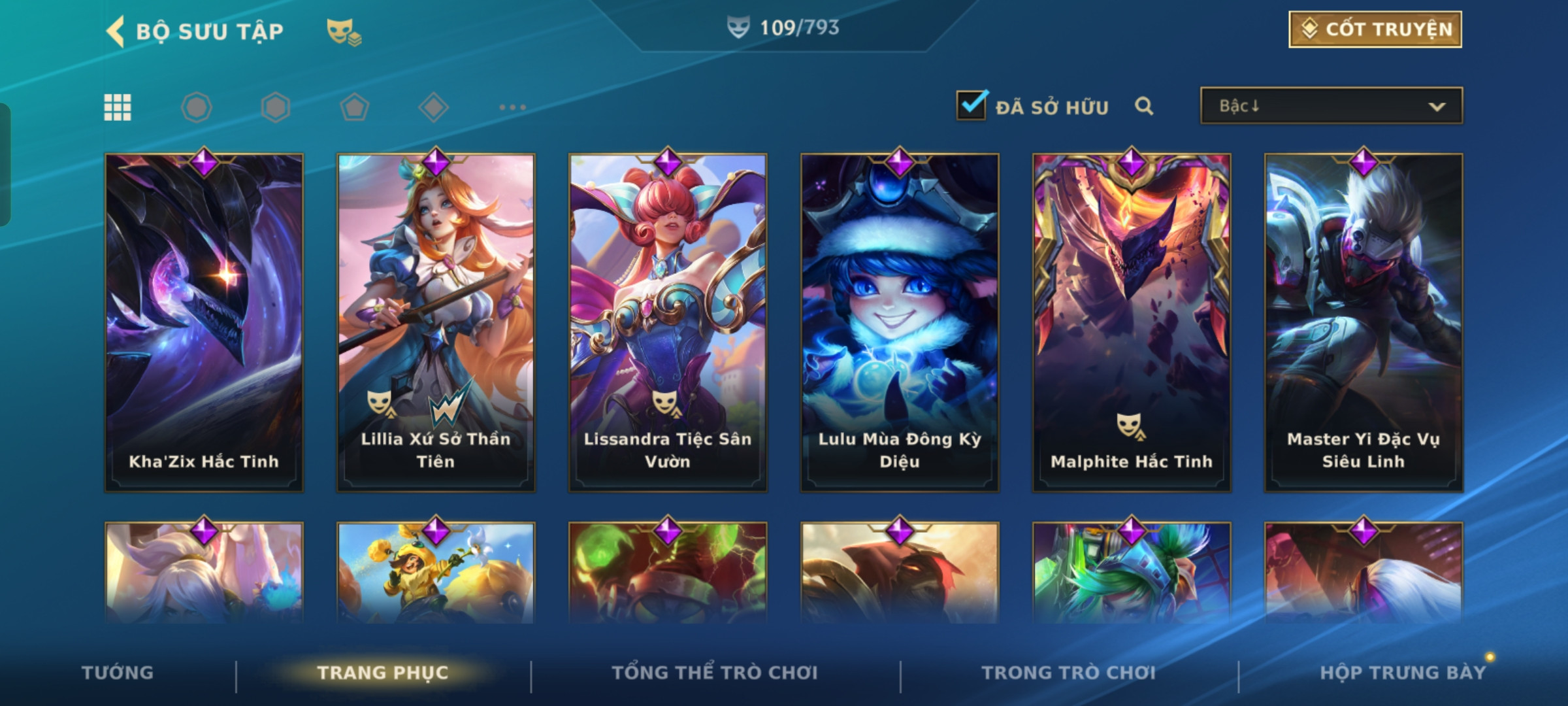Expand the Bậc sort dropdown
This screenshot has width=1568, height=706.
coord(1331,106)
